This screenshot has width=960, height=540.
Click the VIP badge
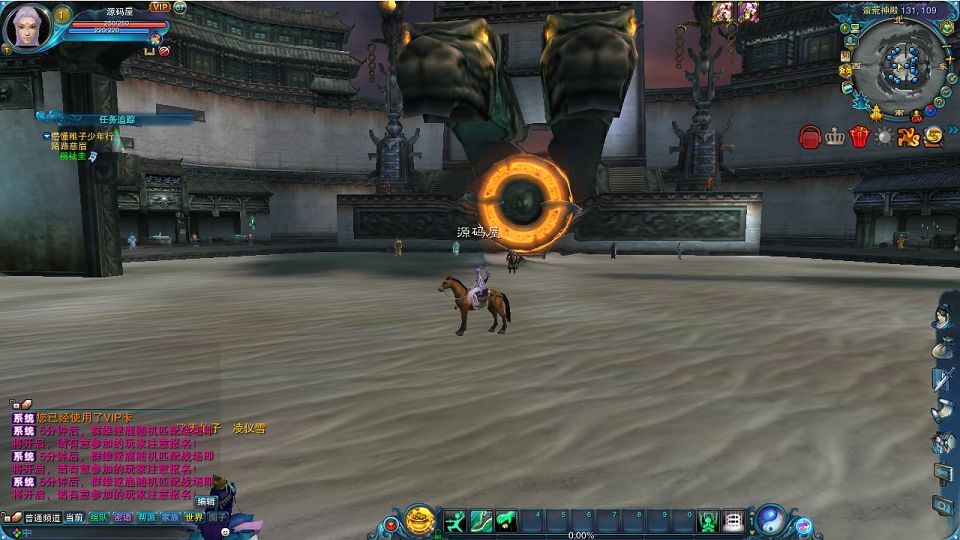(160, 6)
